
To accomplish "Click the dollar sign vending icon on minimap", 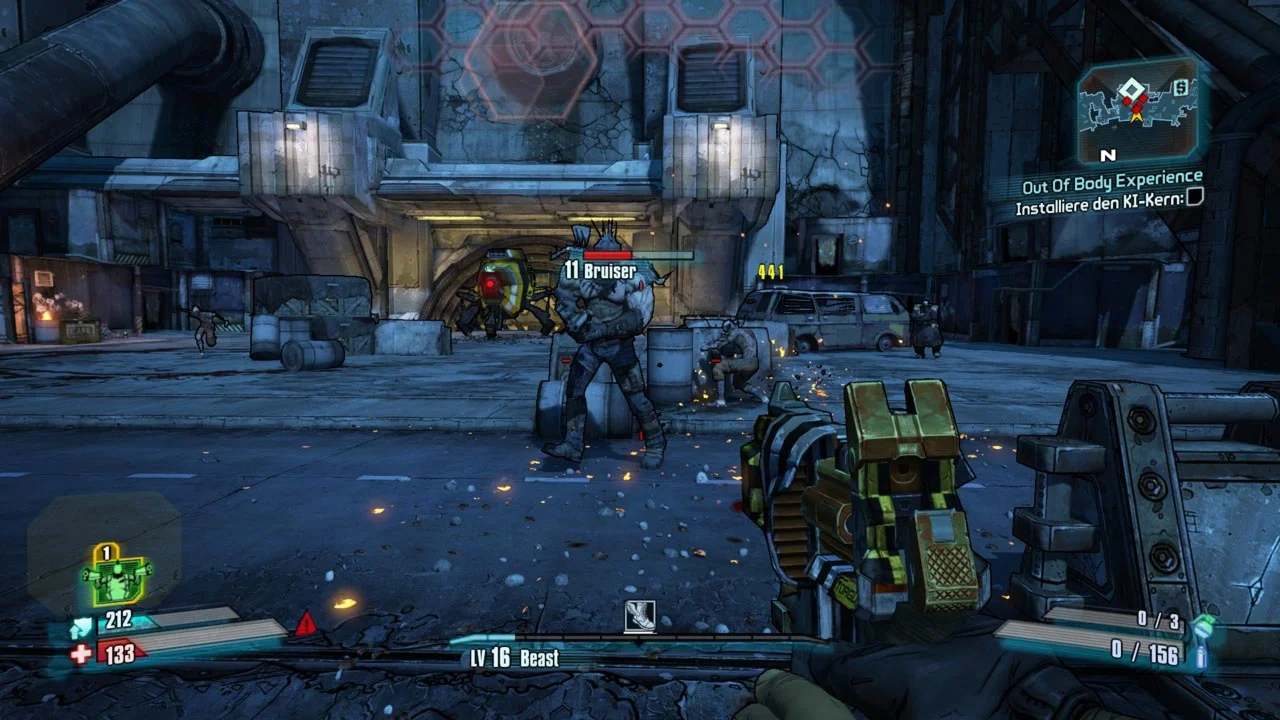I will (x=1181, y=87).
